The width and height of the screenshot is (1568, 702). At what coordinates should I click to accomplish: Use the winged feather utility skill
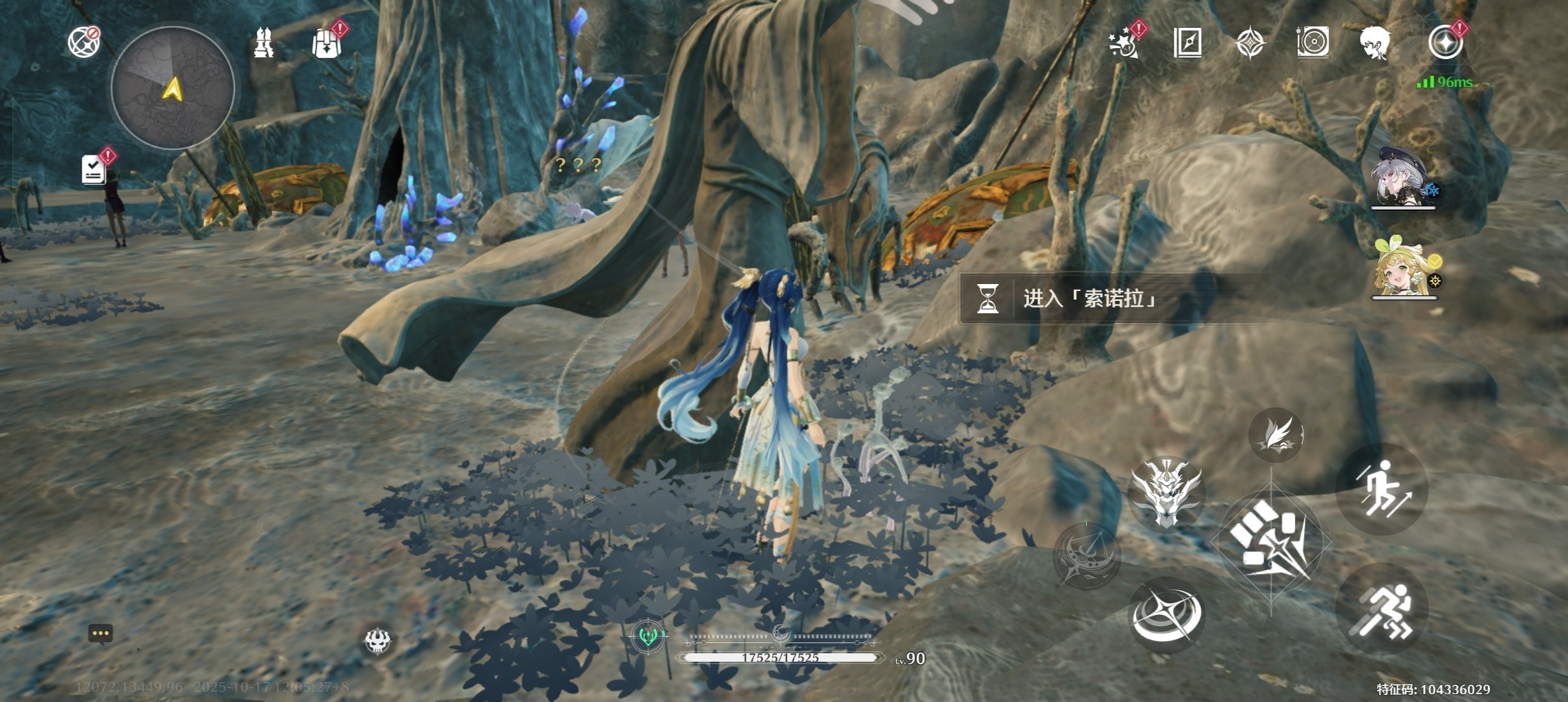pyautogui.click(x=1276, y=435)
